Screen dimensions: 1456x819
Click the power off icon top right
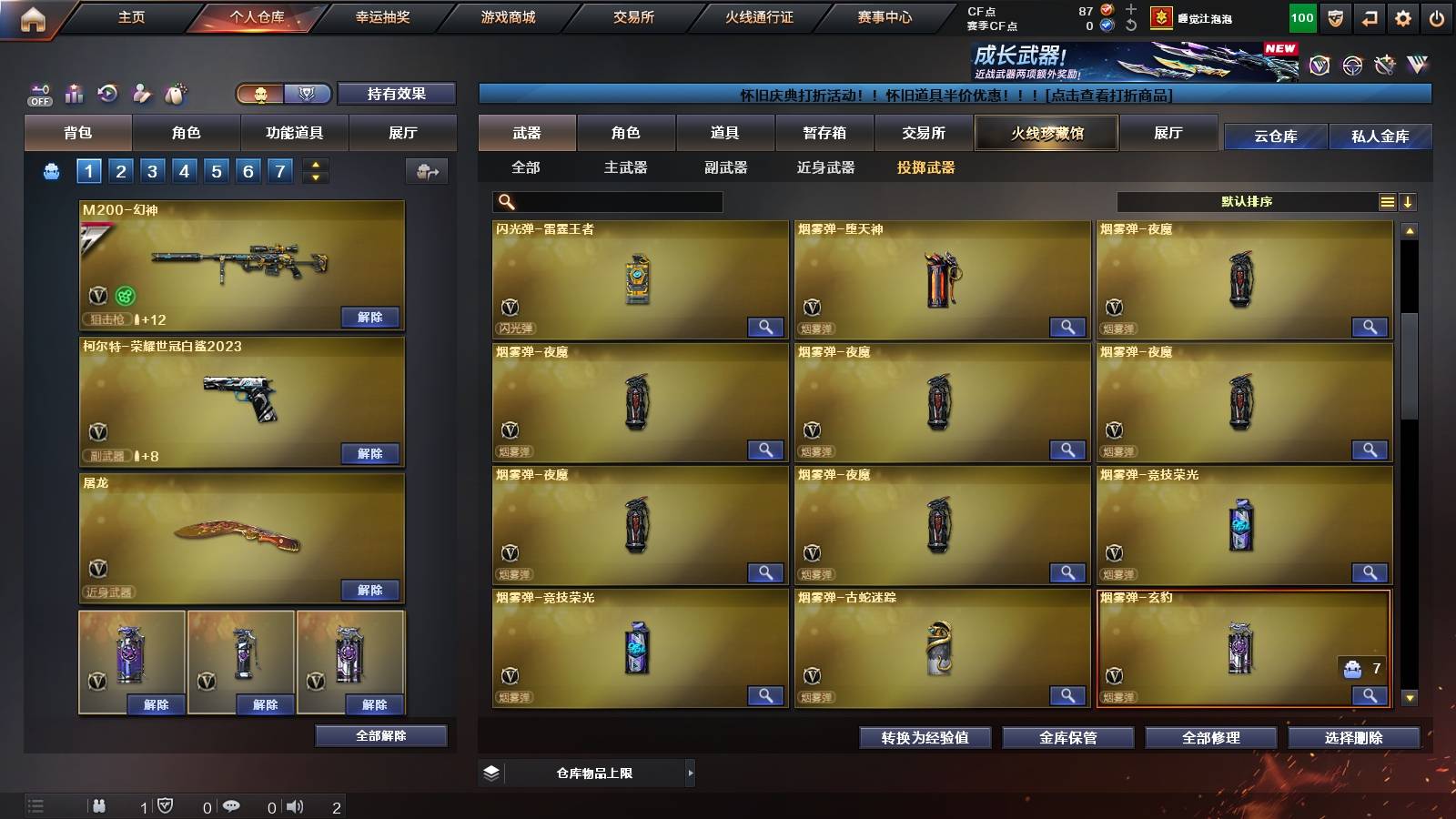1438,17
